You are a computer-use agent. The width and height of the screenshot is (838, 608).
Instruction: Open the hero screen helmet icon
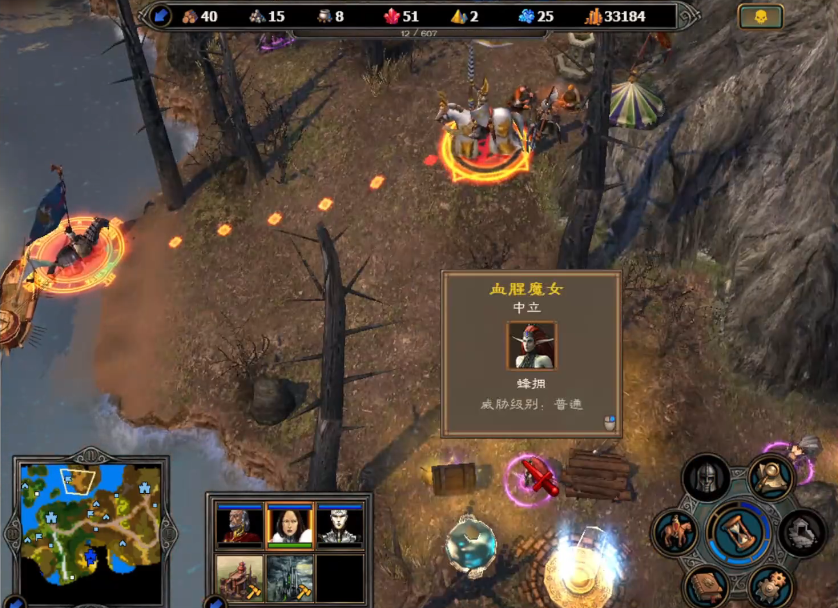(x=707, y=477)
